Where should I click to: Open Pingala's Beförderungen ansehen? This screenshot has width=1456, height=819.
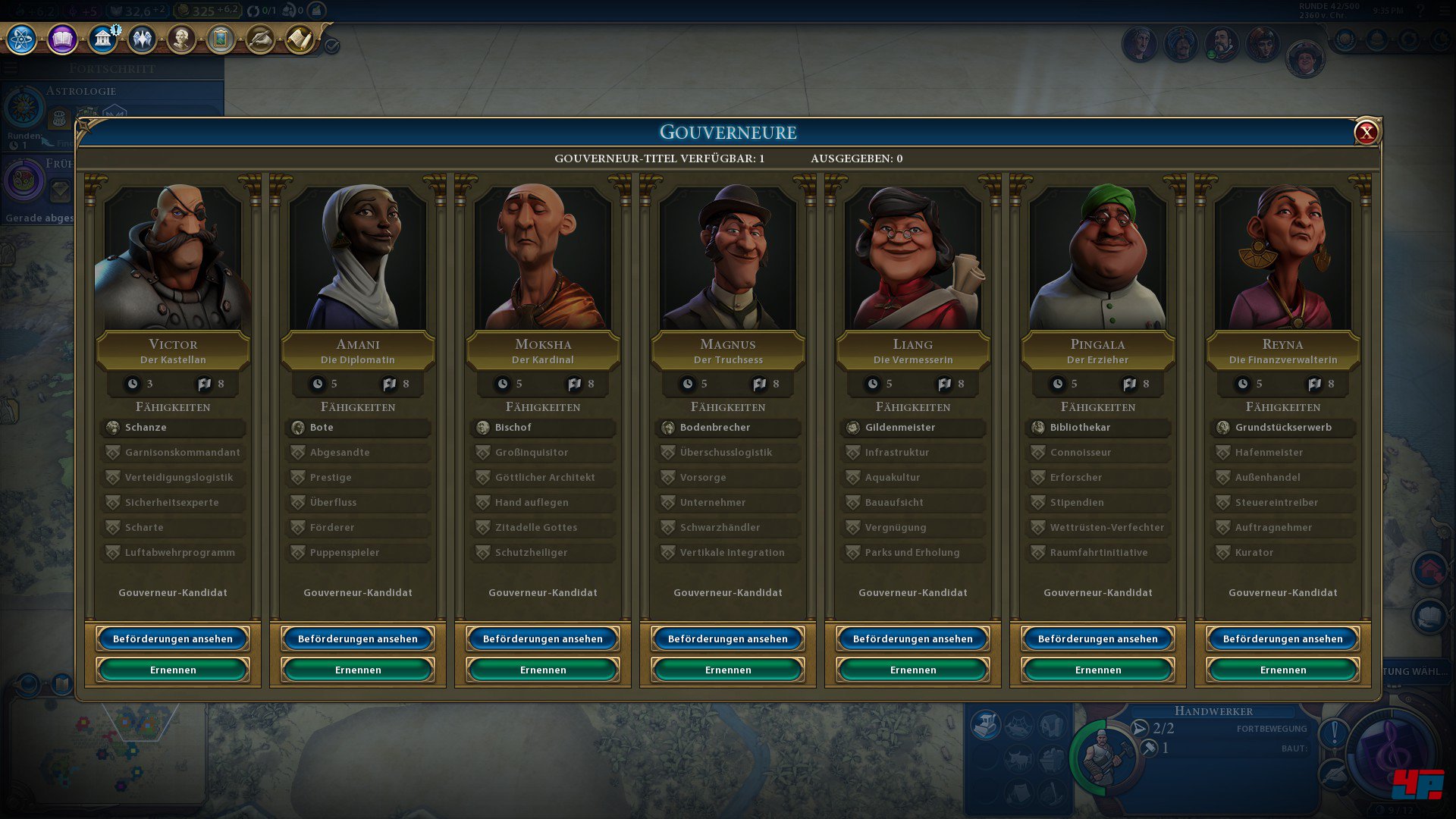1098,639
